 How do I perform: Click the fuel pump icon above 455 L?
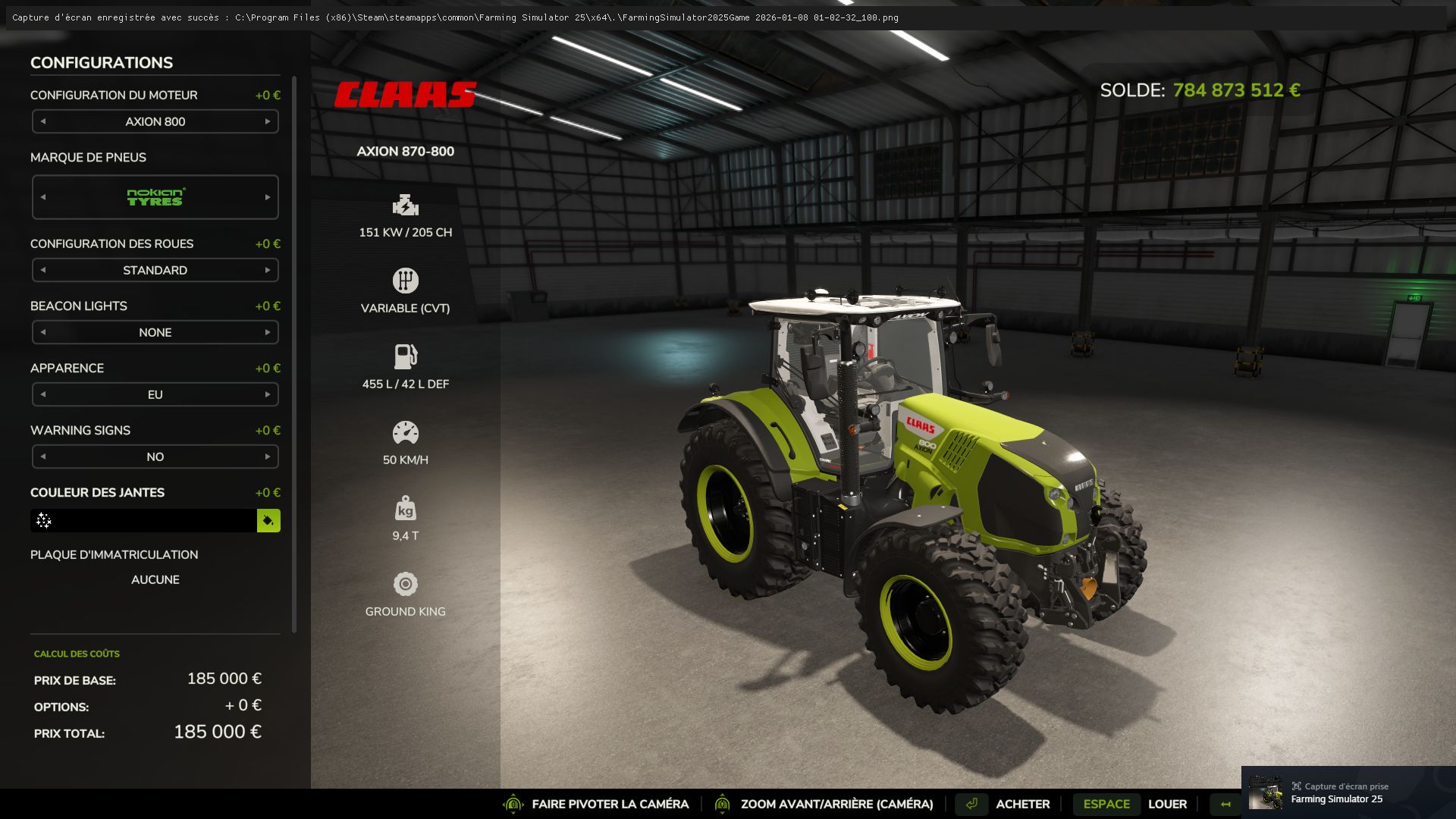pyautogui.click(x=406, y=356)
